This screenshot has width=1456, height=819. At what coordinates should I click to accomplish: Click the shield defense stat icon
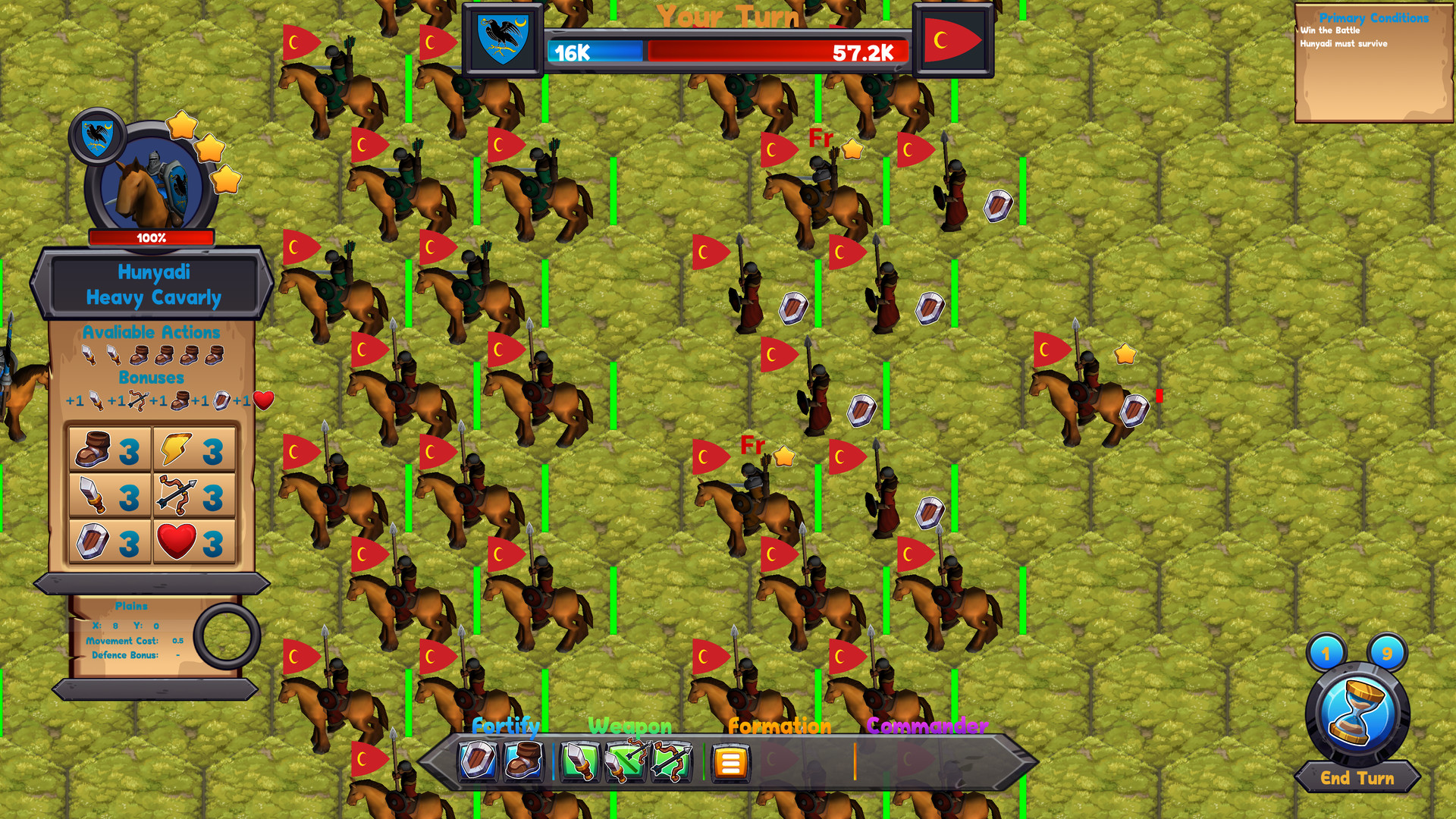coord(91,541)
